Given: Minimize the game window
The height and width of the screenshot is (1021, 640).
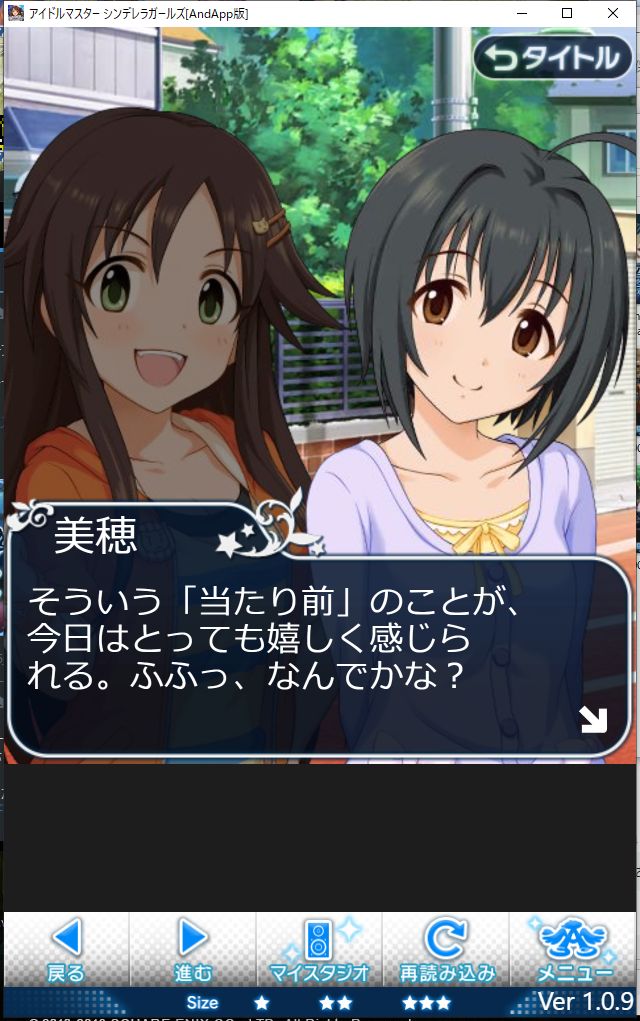Looking at the screenshot, I should point(521,13).
